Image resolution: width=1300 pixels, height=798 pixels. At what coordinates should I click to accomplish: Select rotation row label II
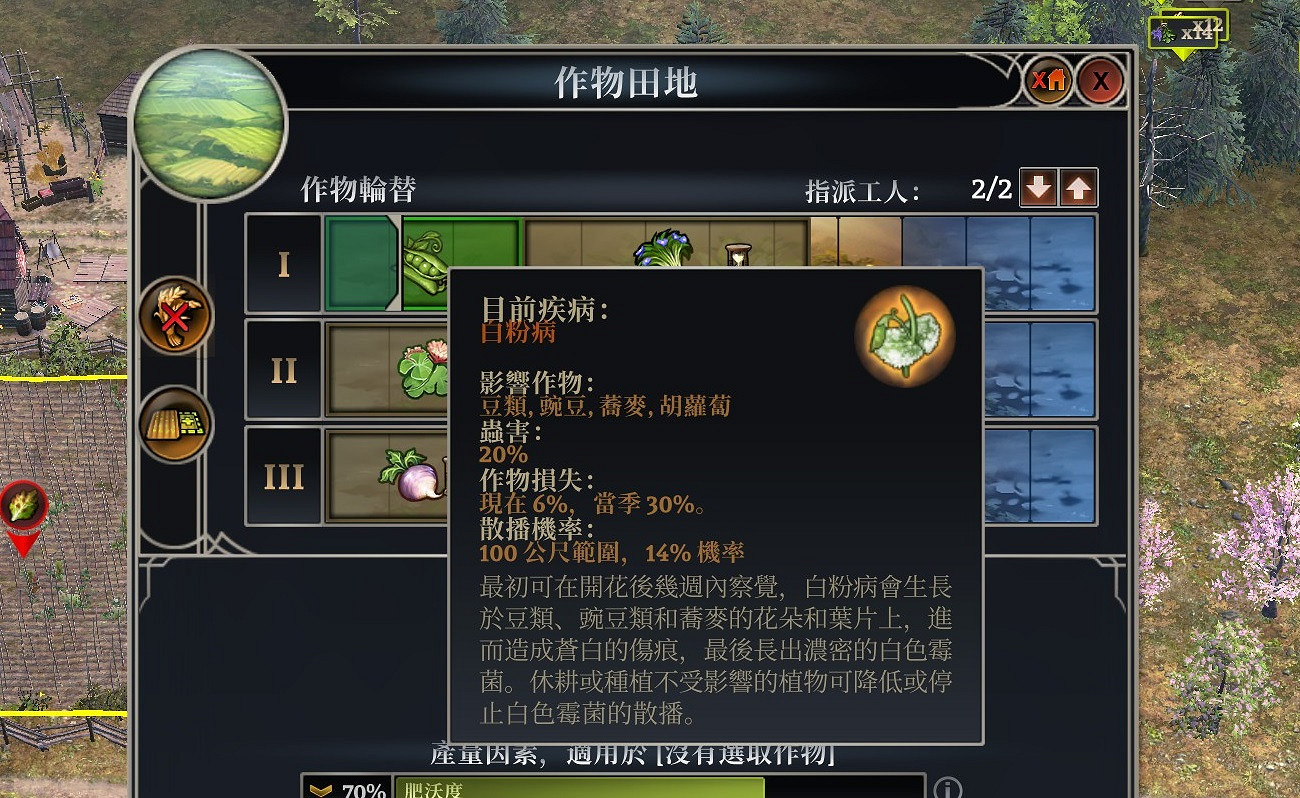click(x=283, y=370)
